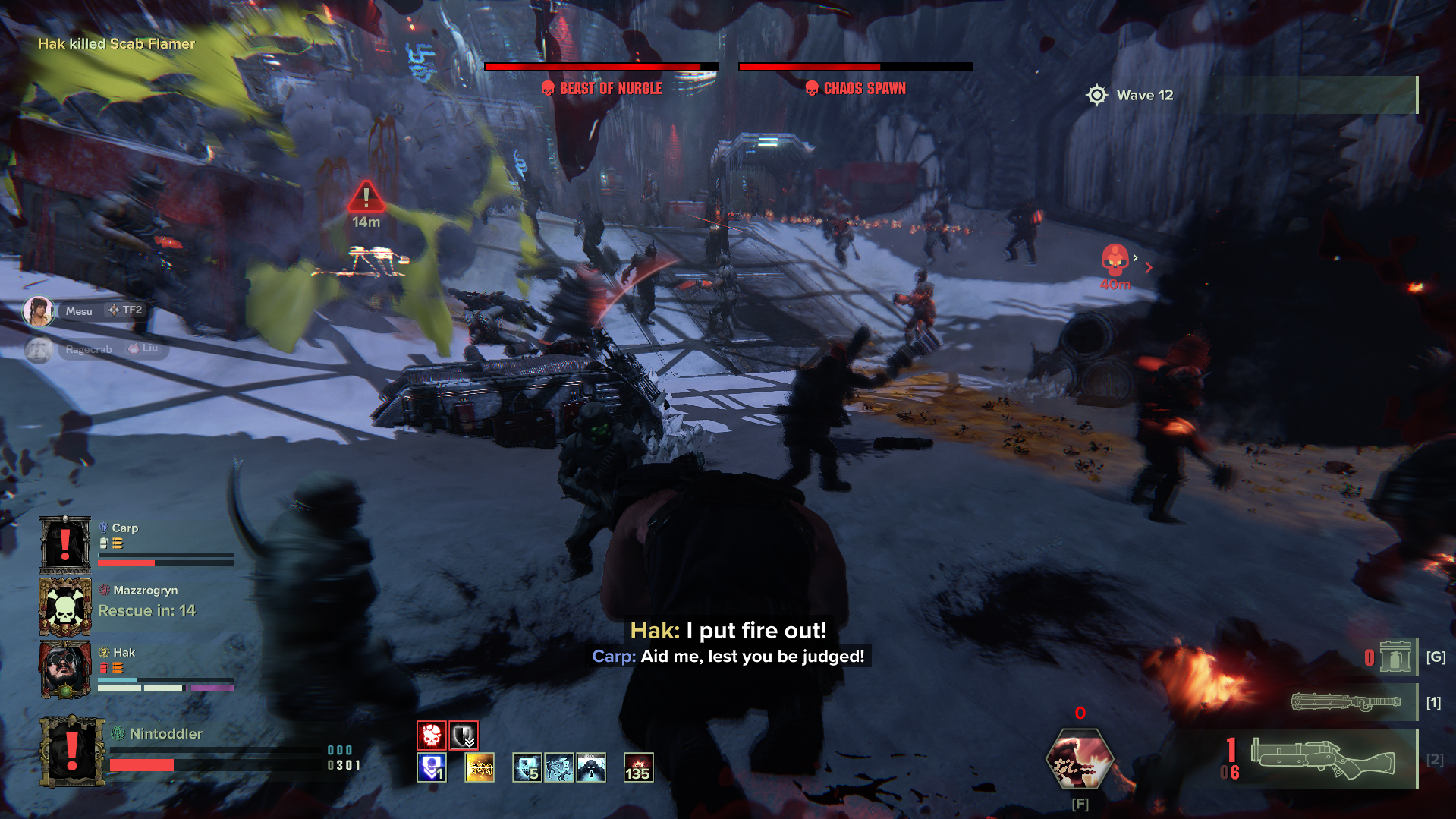
Task: Click the hooded figure buff icon
Action: pyautogui.click(x=591, y=767)
